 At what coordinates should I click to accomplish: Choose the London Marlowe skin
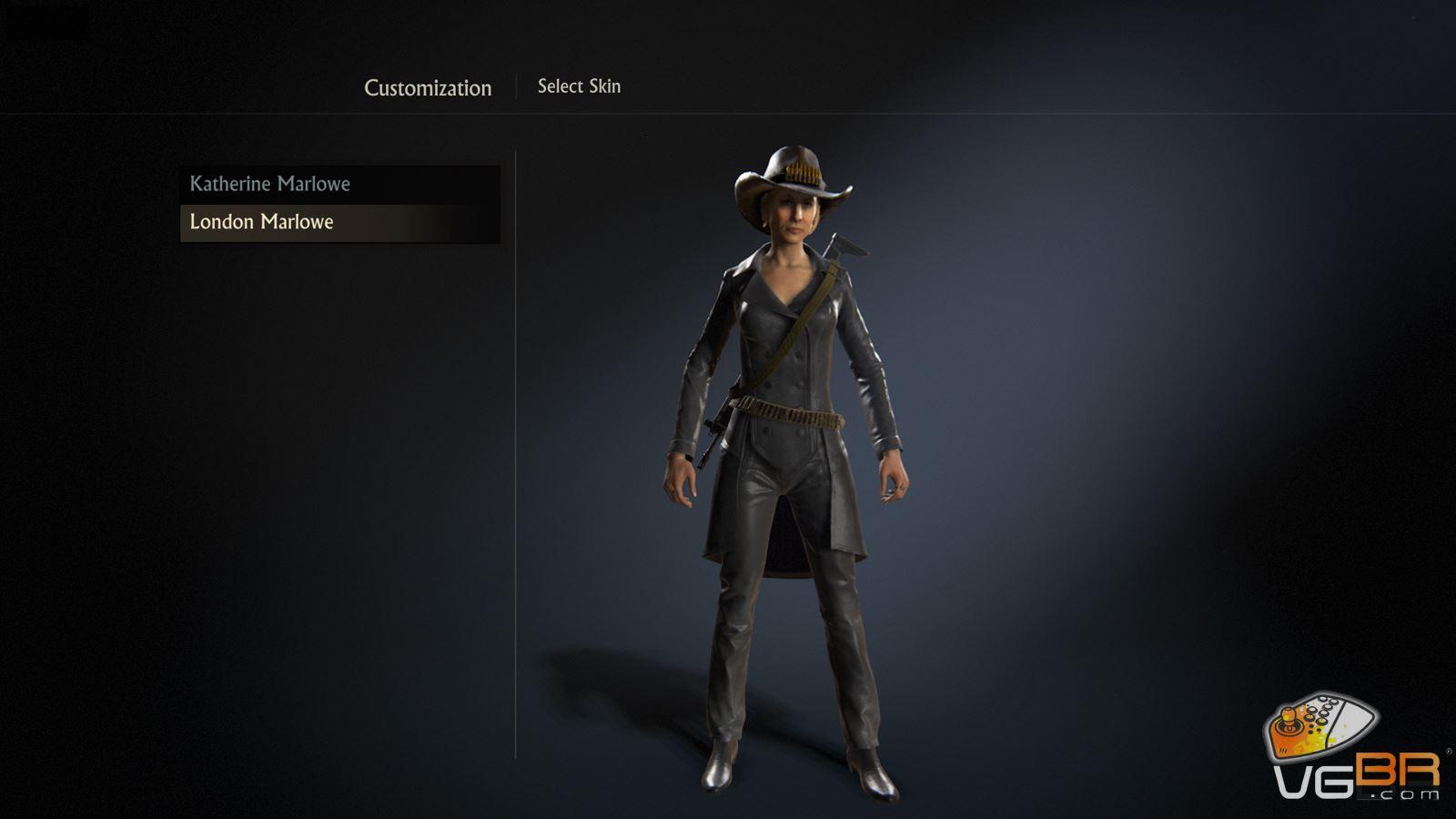pyautogui.click(x=261, y=222)
